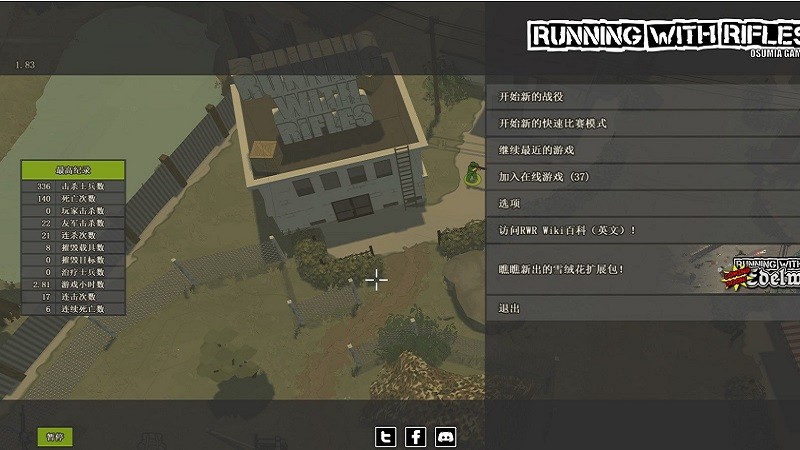Screen dimensions: 800x450
Task: Open the Discord icon link
Action: (446, 437)
